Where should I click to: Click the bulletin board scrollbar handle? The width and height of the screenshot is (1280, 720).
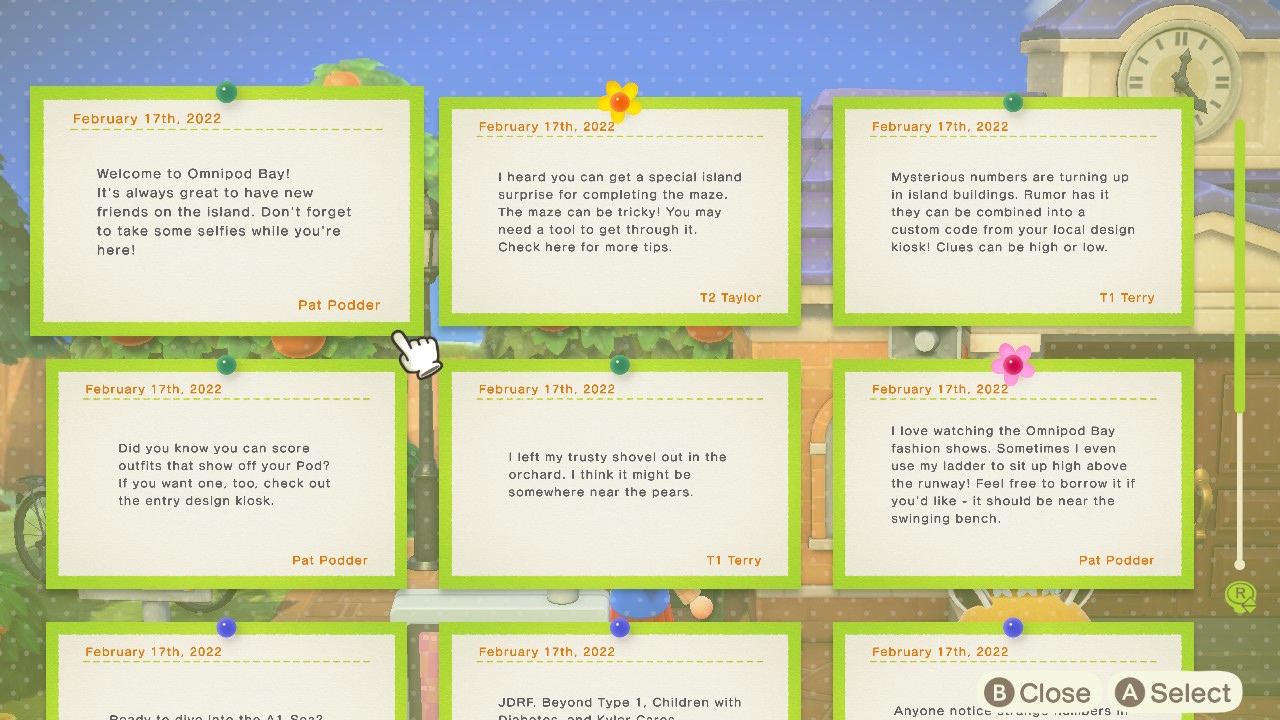pyautogui.click(x=1240, y=266)
